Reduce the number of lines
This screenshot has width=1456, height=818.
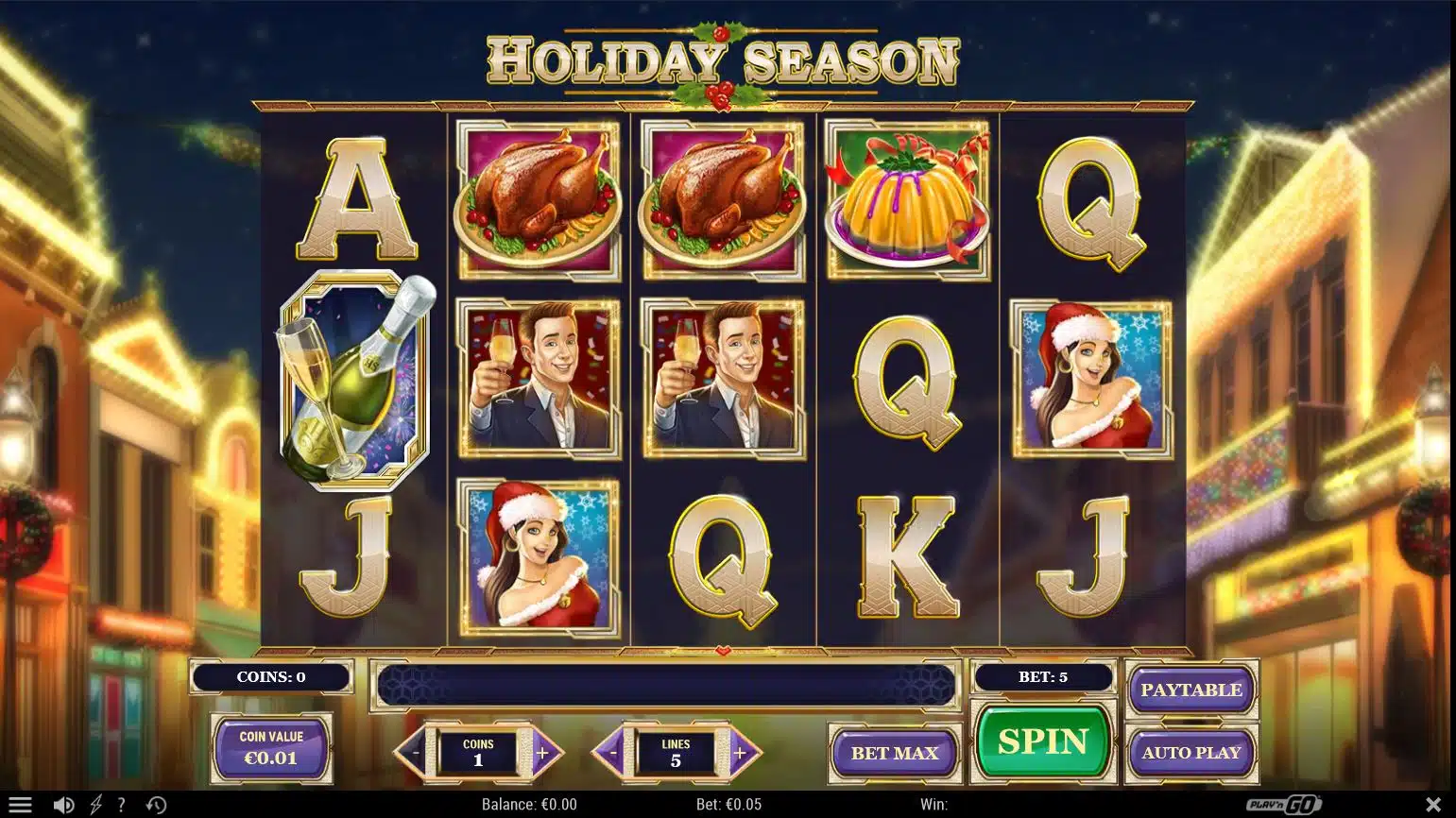610,753
